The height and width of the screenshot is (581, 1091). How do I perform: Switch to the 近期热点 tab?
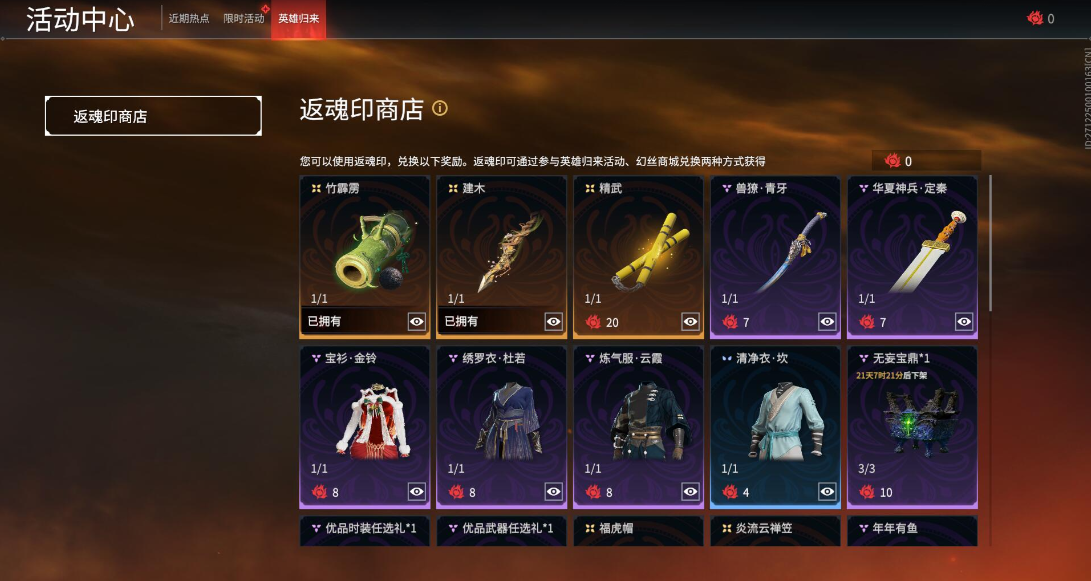(189, 18)
